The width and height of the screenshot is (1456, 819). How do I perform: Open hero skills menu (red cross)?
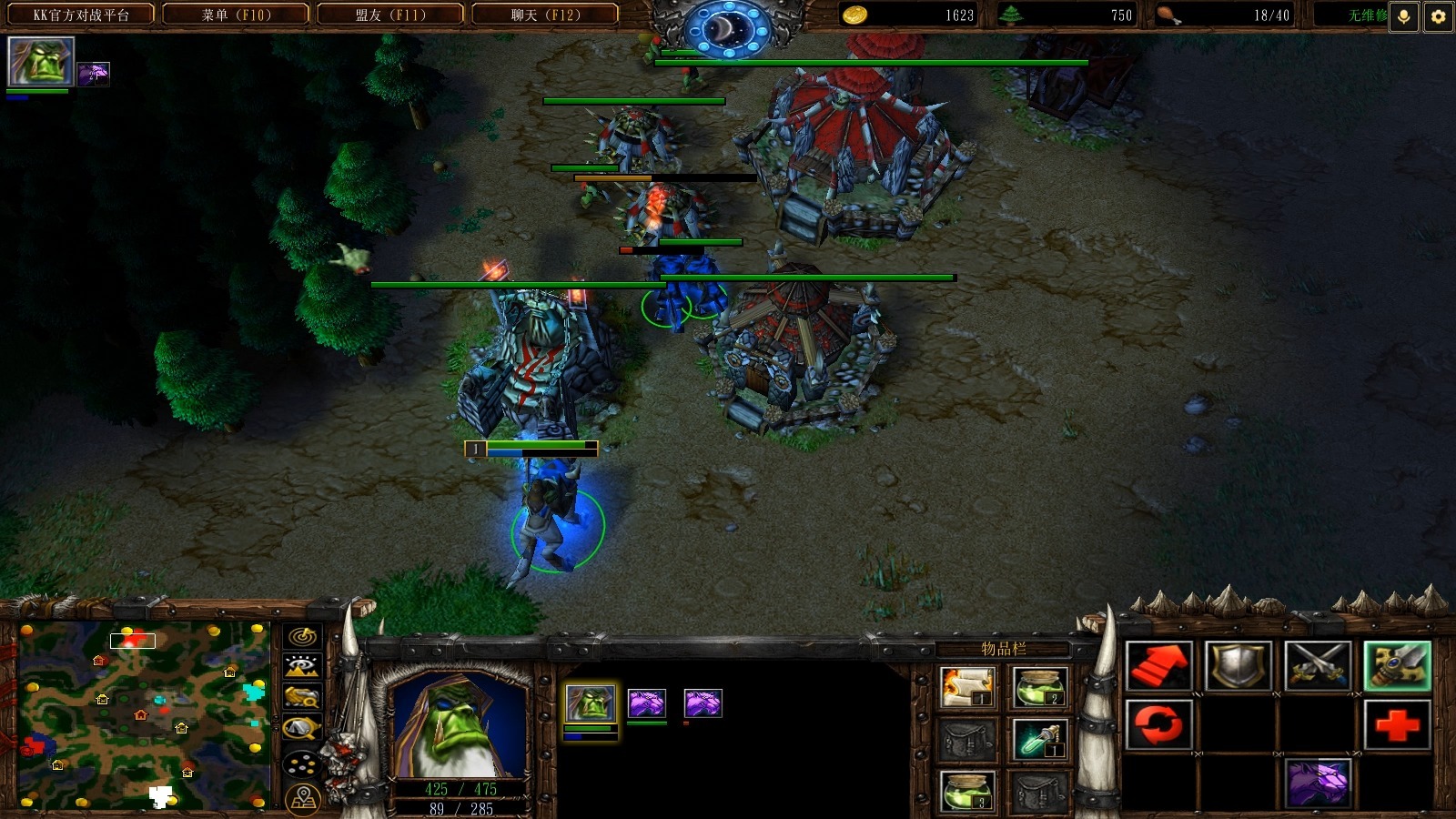pos(1397,725)
